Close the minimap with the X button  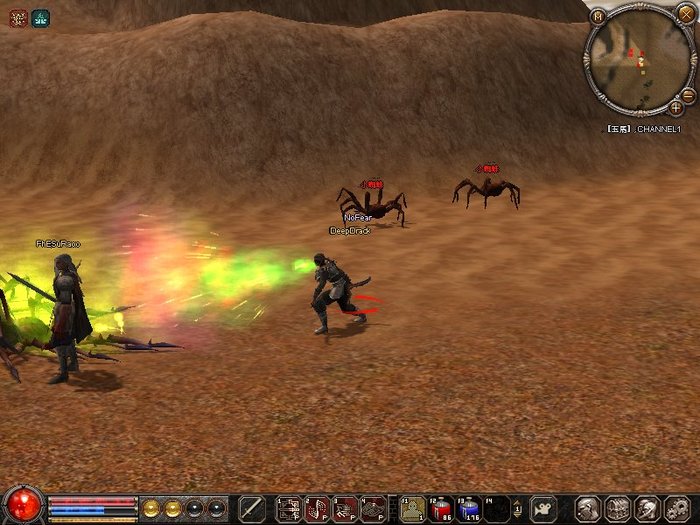pos(685,14)
